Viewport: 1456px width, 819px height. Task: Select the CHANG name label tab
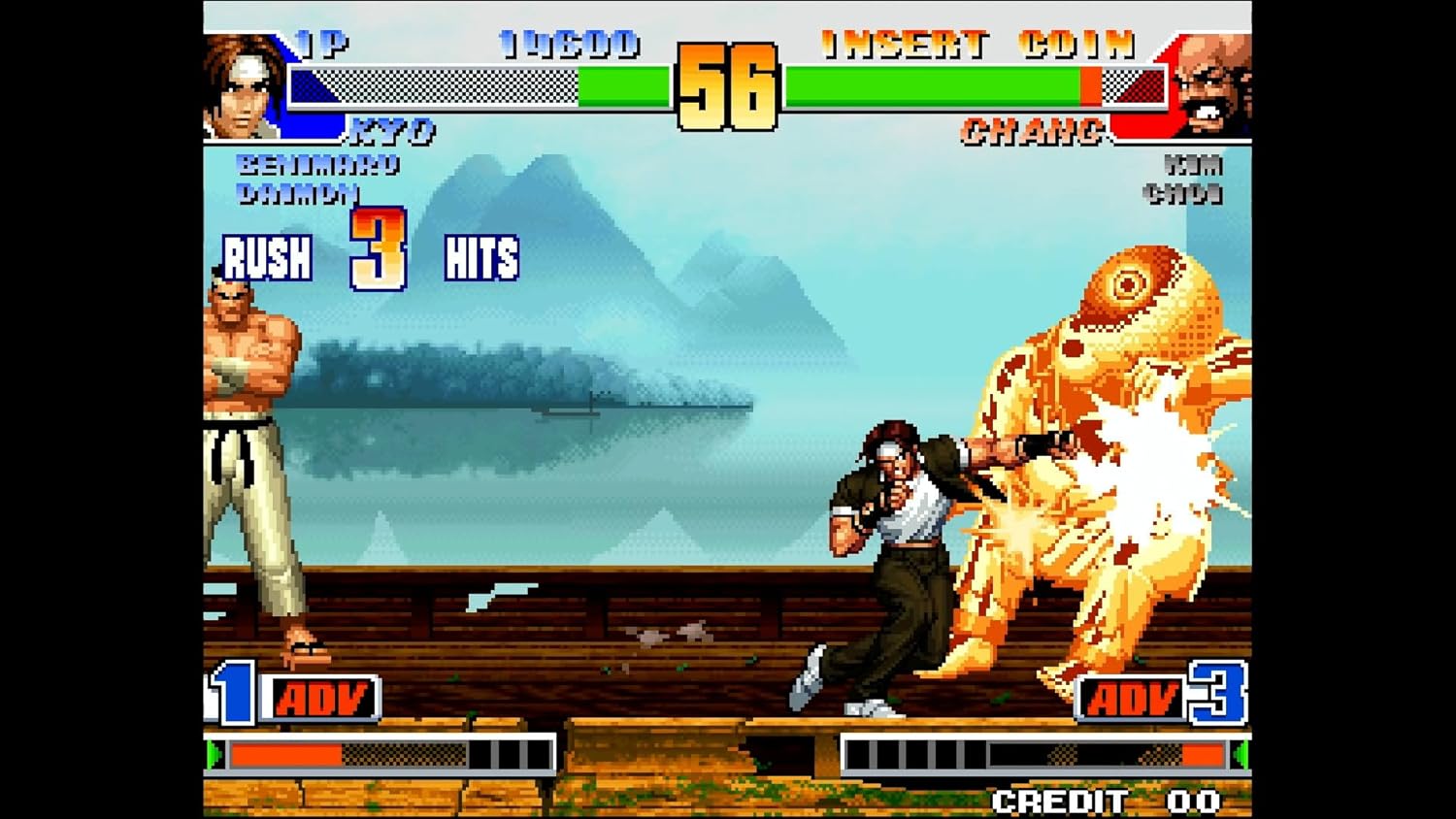tap(1033, 127)
